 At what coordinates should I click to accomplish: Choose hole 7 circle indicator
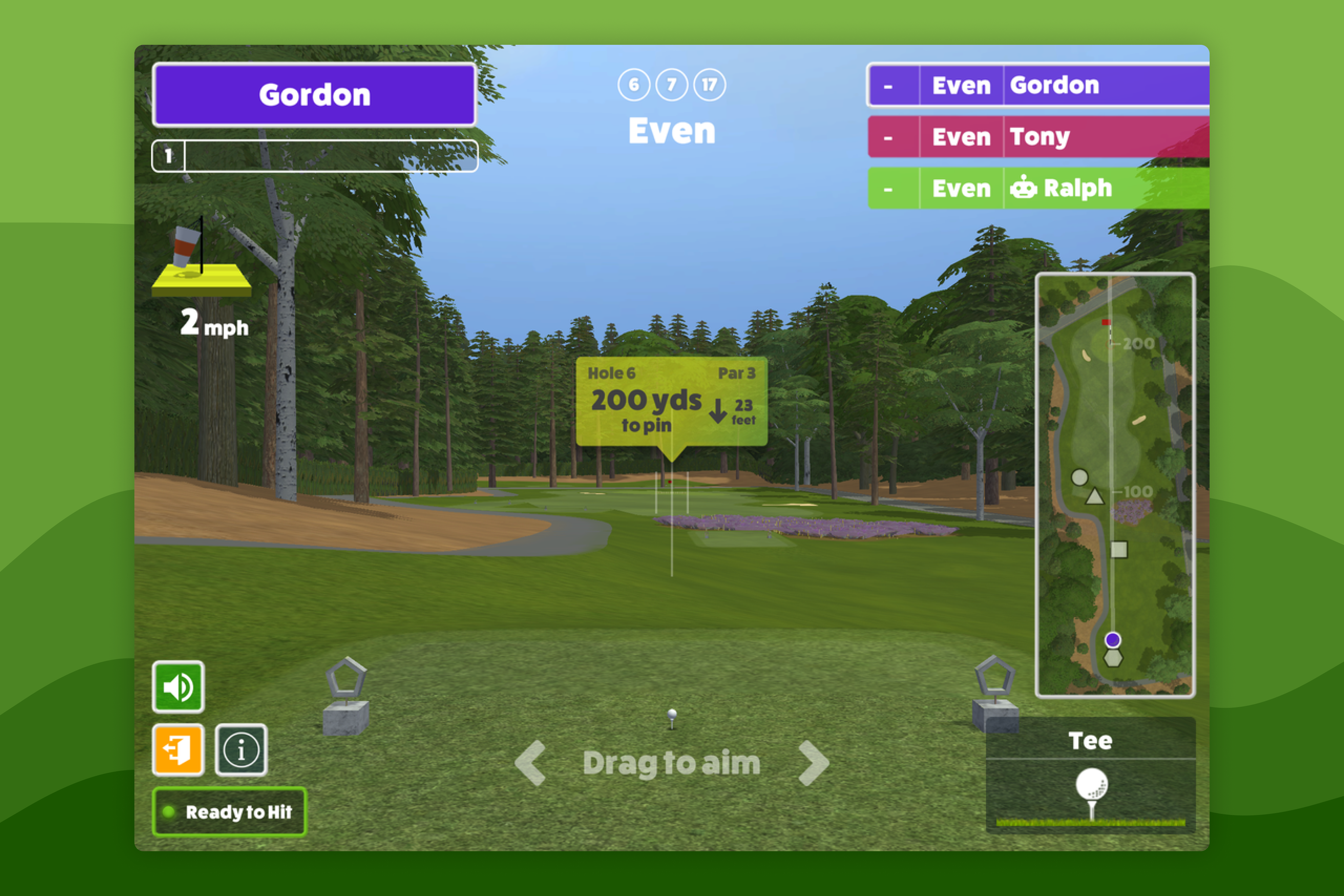pyautogui.click(x=671, y=85)
